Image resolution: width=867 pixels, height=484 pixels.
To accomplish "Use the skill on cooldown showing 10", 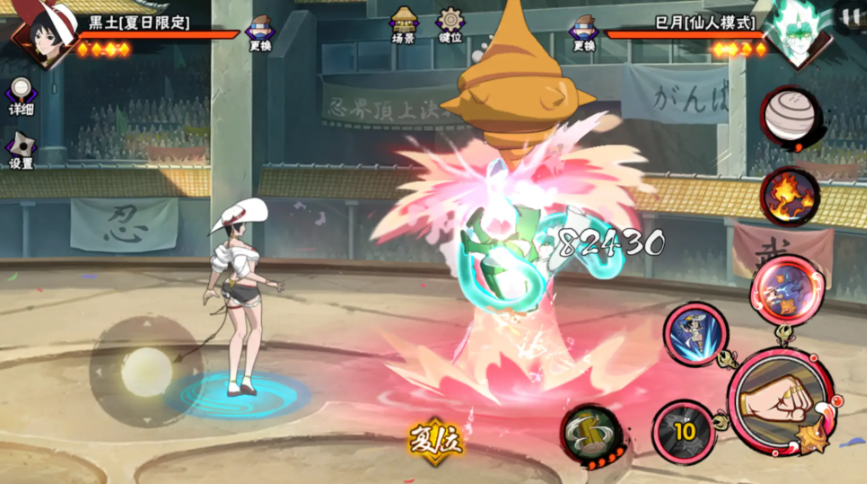I will pyautogui.click(x=683, y=431).
